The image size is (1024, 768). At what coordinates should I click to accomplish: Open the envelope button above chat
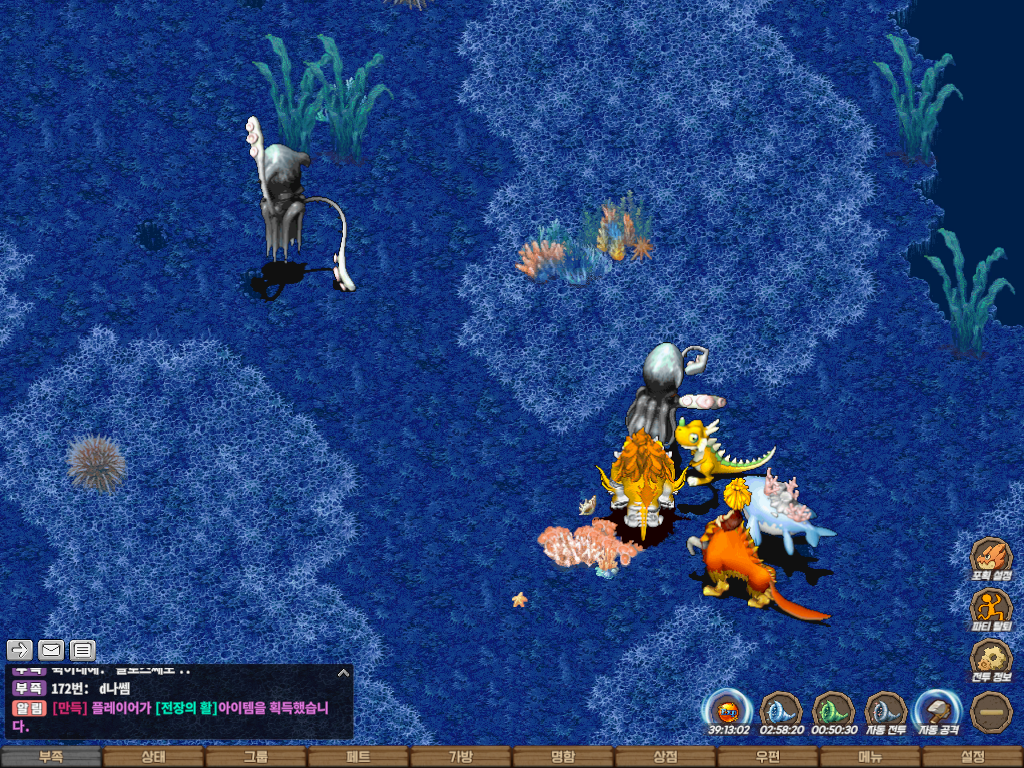(51, 650)
